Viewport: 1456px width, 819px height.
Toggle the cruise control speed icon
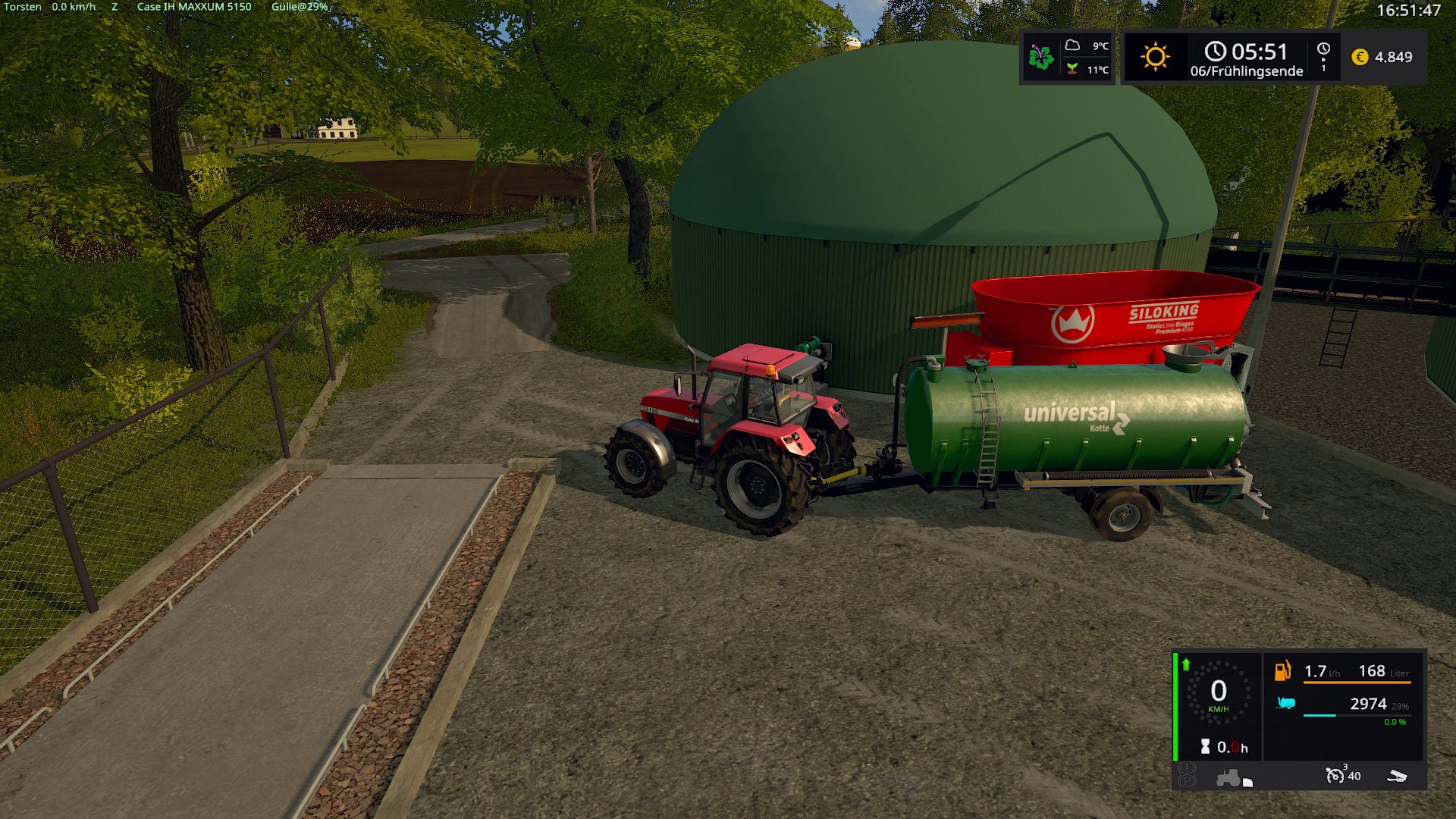(1335, 775)
